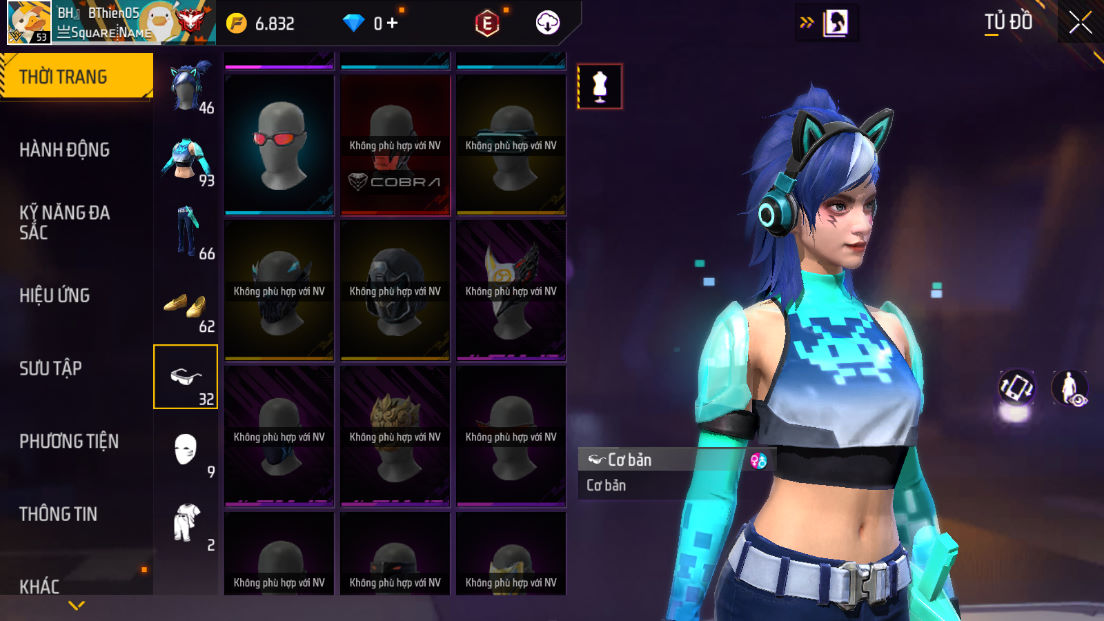Screen dimensions: 1104x621
Task: Open the PHƯƠNG TIỆN category
Action: pyautogui.click(x=69, y=441)
